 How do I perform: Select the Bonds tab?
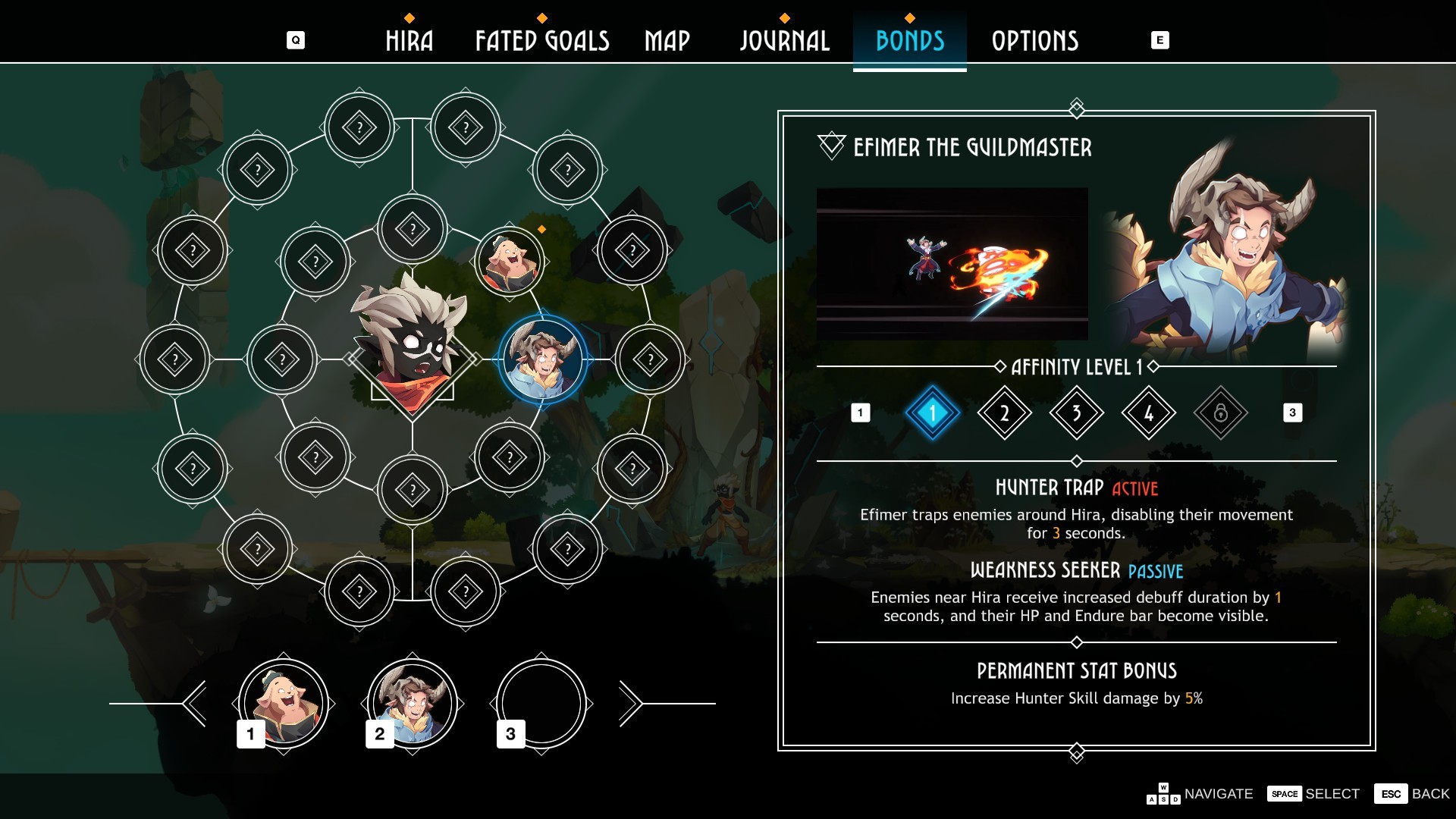coord(909,41)
